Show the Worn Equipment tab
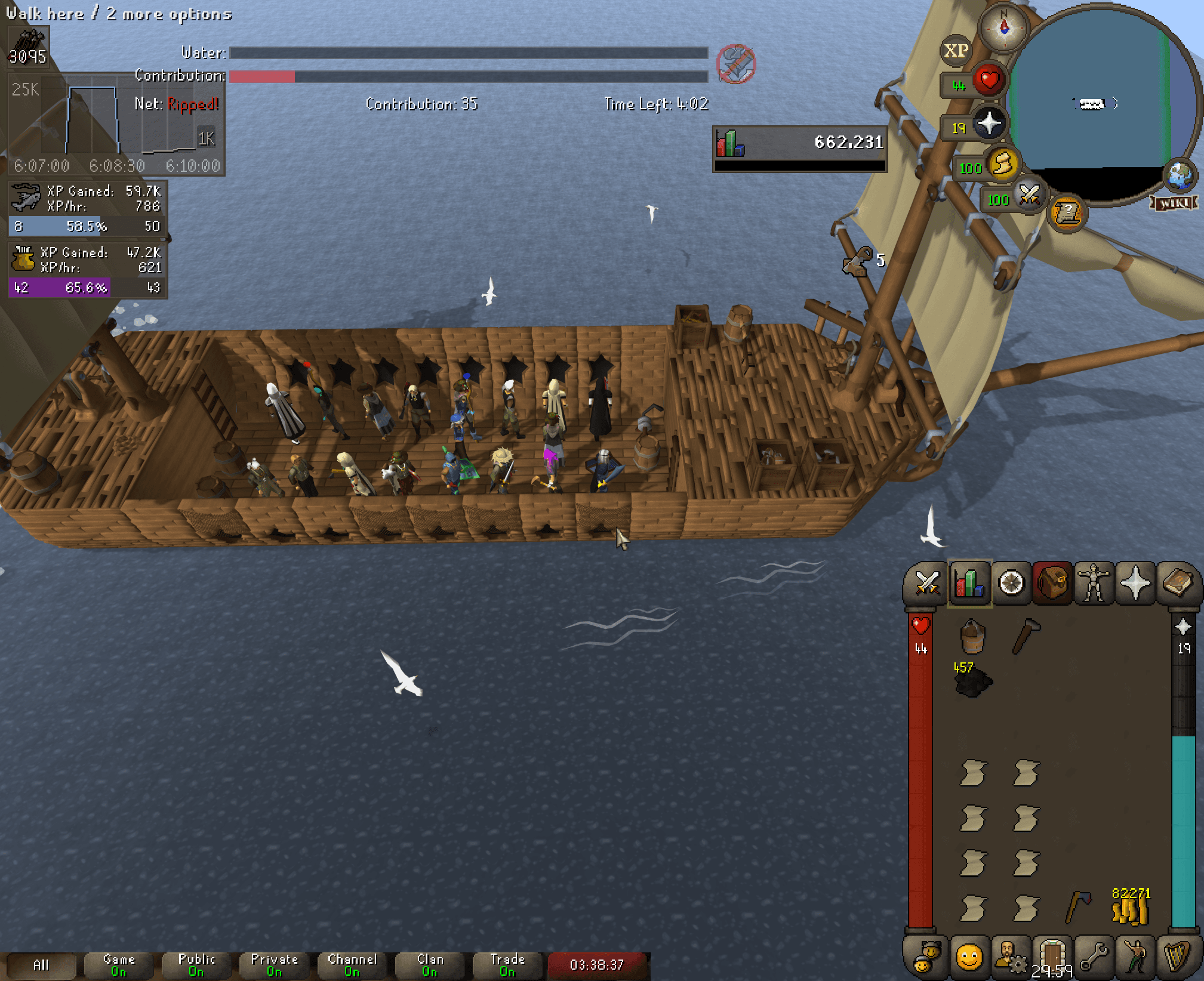Screen dimensions: 1204x981 pos(1094,584)
